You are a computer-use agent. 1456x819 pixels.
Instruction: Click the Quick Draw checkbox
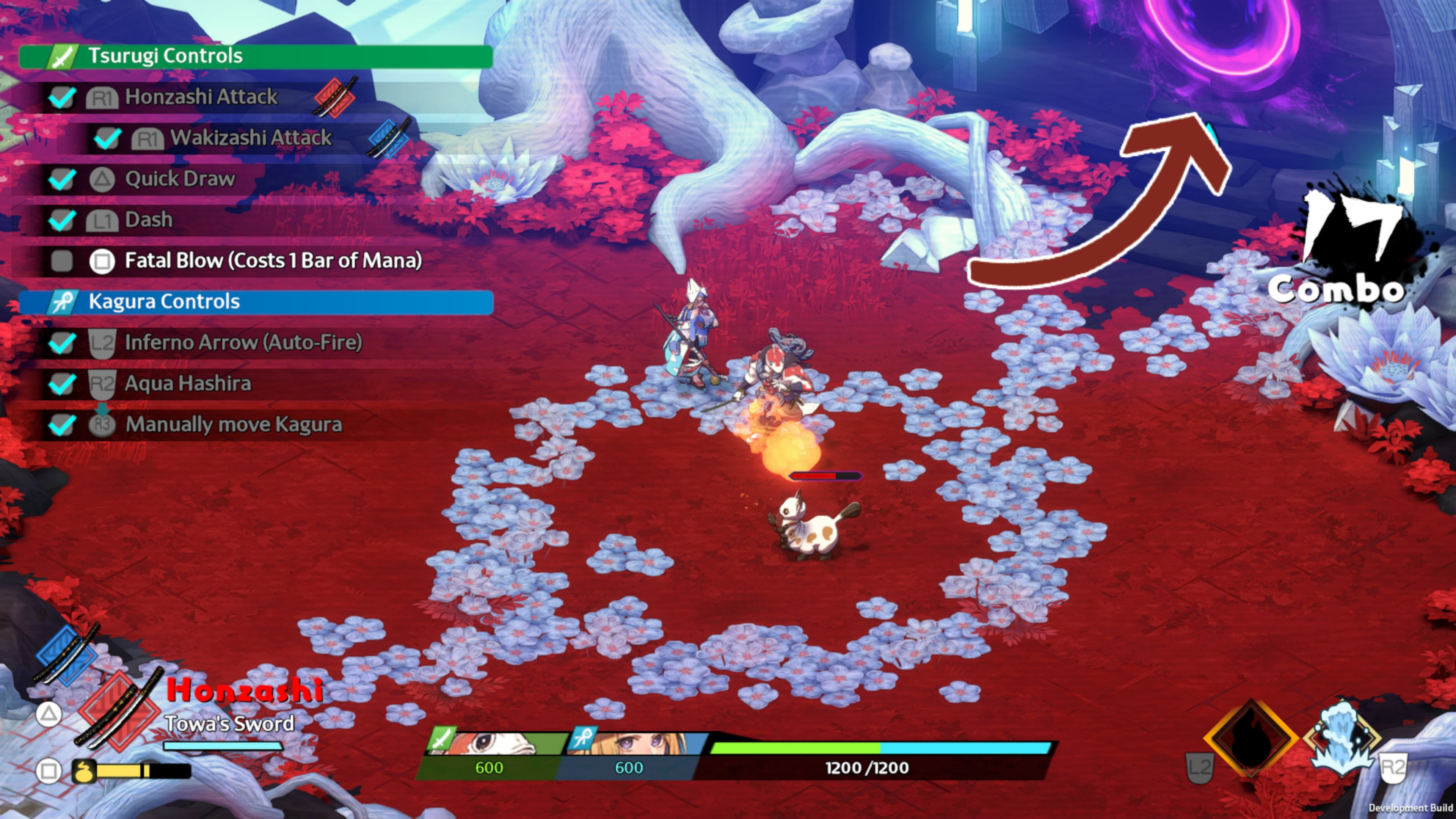tap(61, 179)
